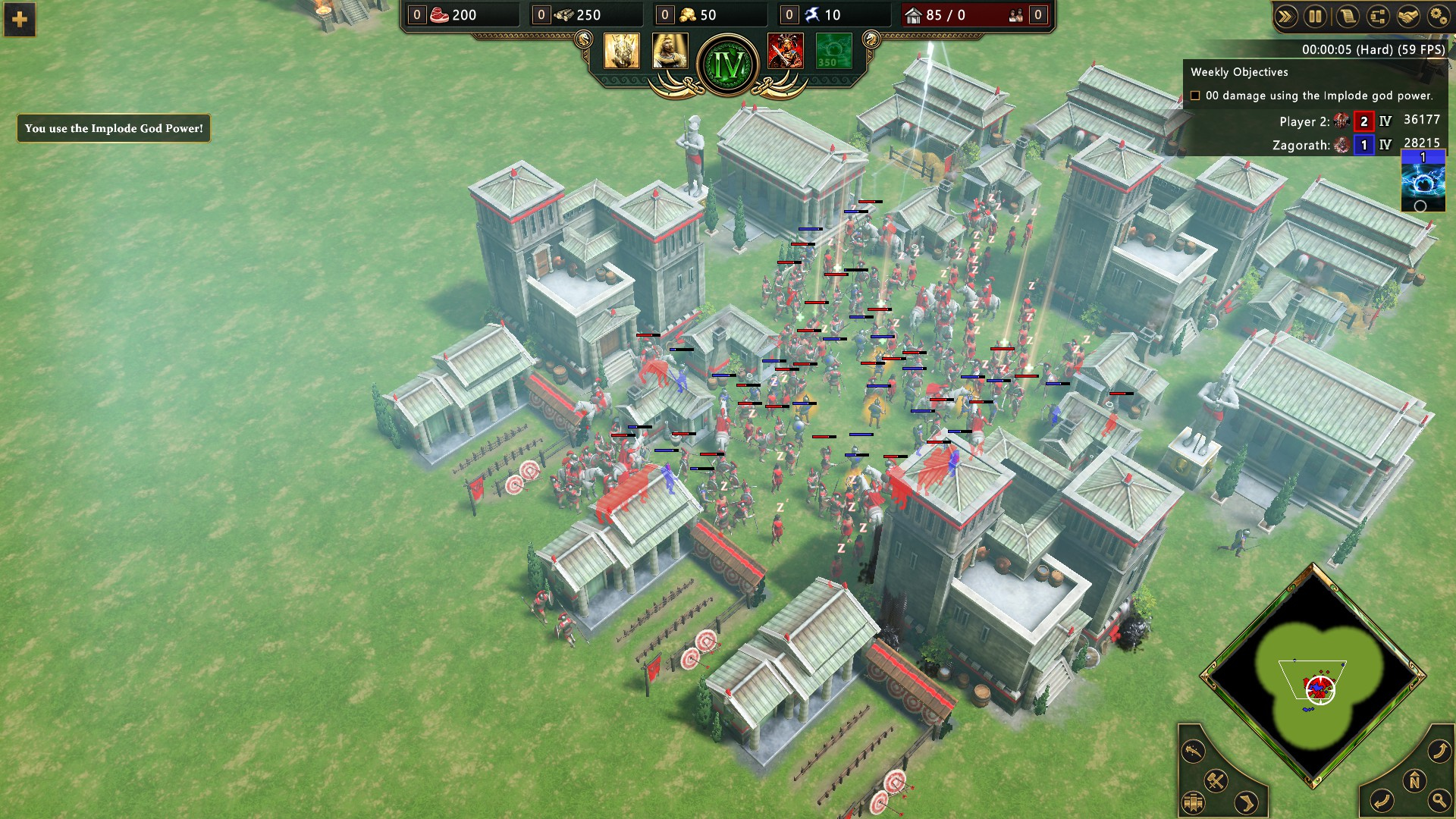1456x819 pixels.
Task: Click the magnifying glass zoom button
Action: pos(1439,799)
